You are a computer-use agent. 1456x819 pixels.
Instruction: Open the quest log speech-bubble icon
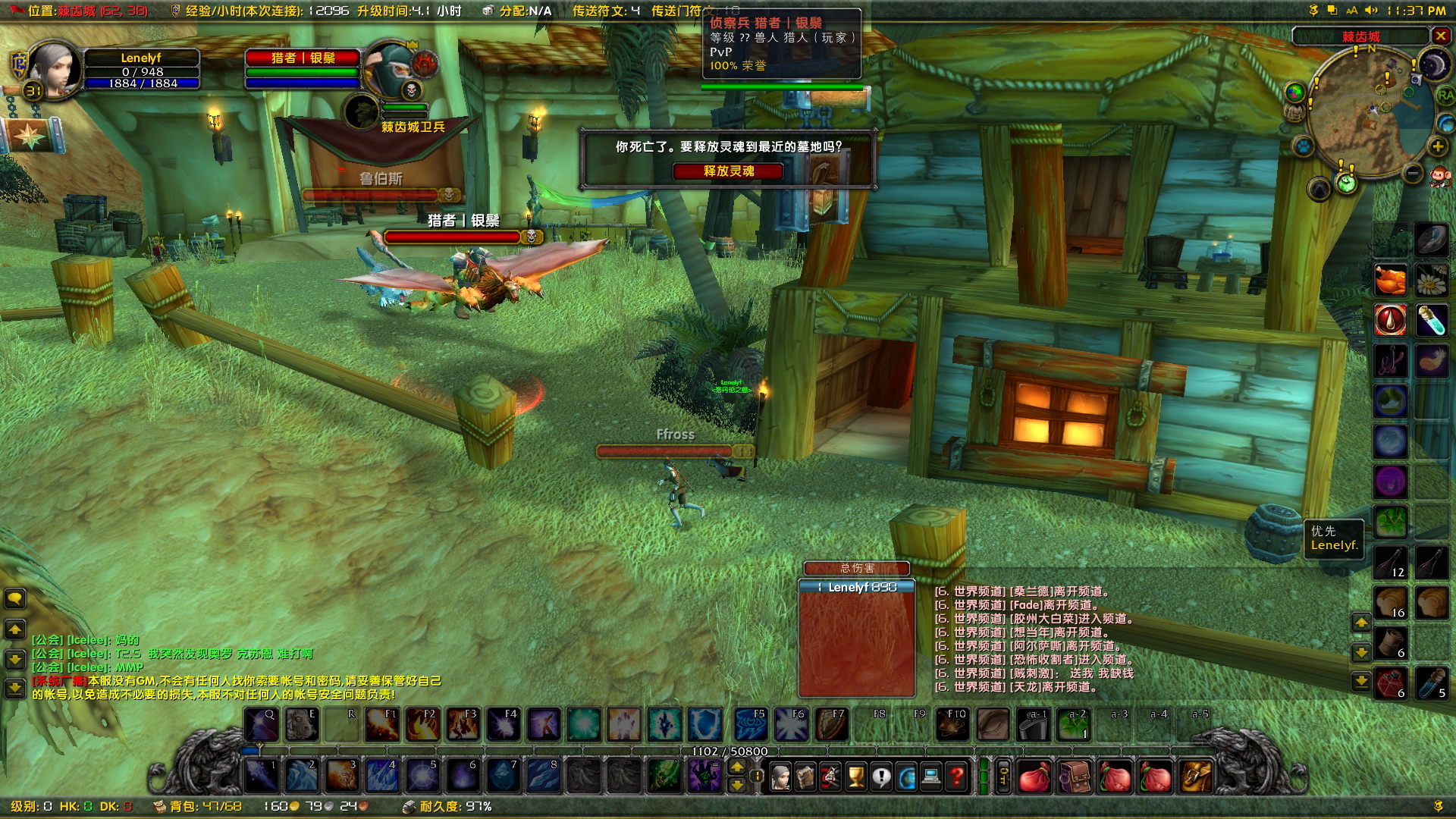880,776
